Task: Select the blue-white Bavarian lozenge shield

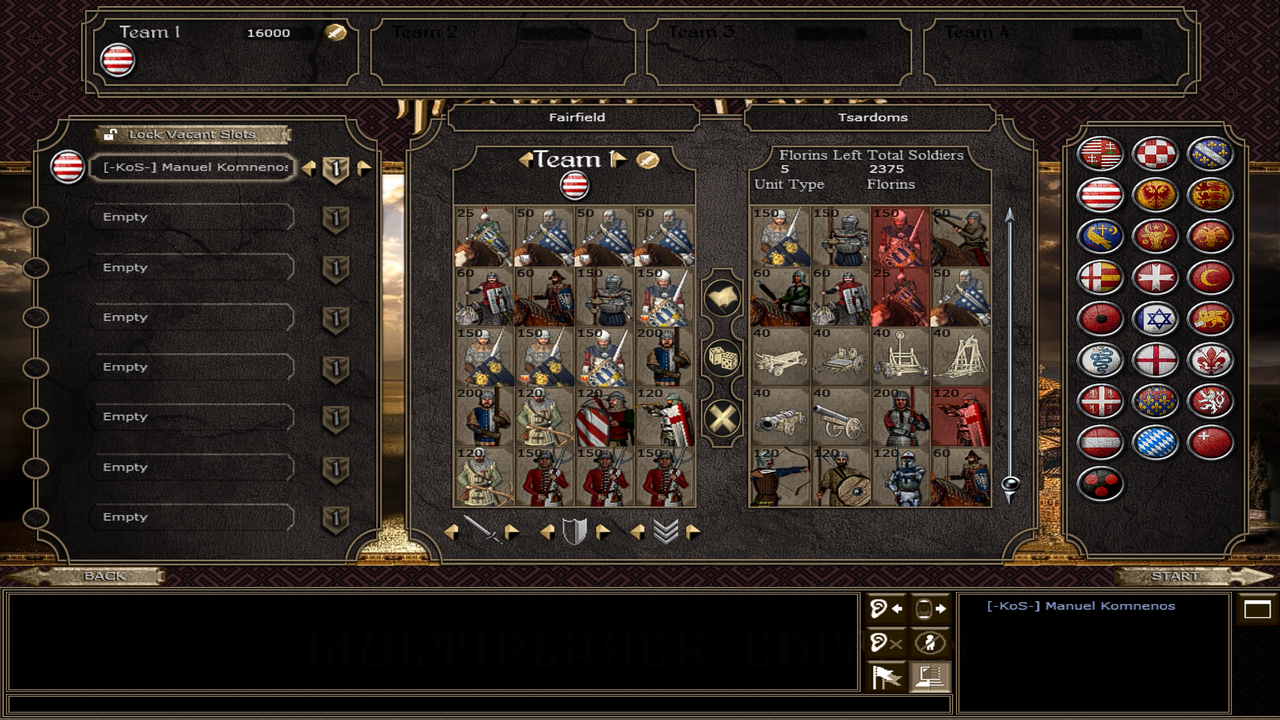Action: tap(1155, 442)
